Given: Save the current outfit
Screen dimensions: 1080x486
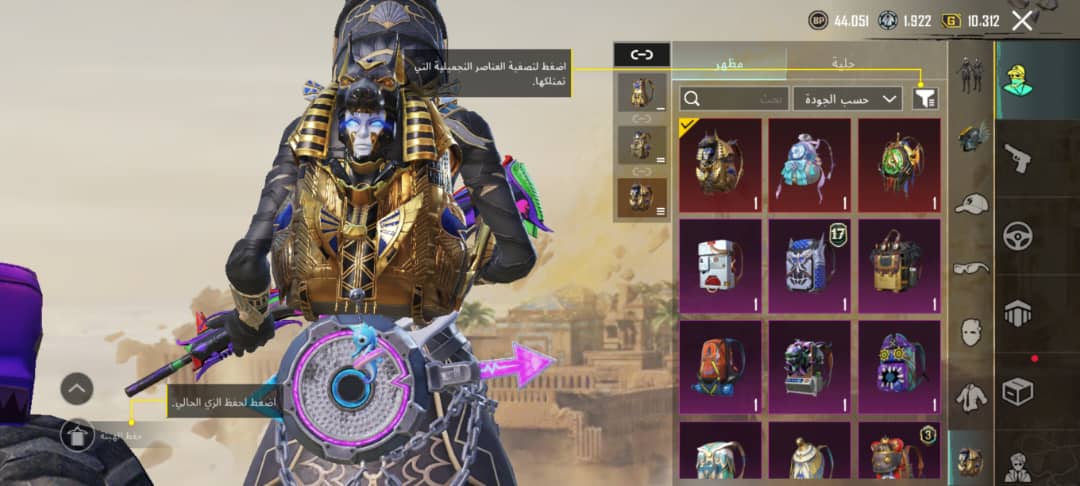Looking at the screenshot, I should tap(78, 434).
